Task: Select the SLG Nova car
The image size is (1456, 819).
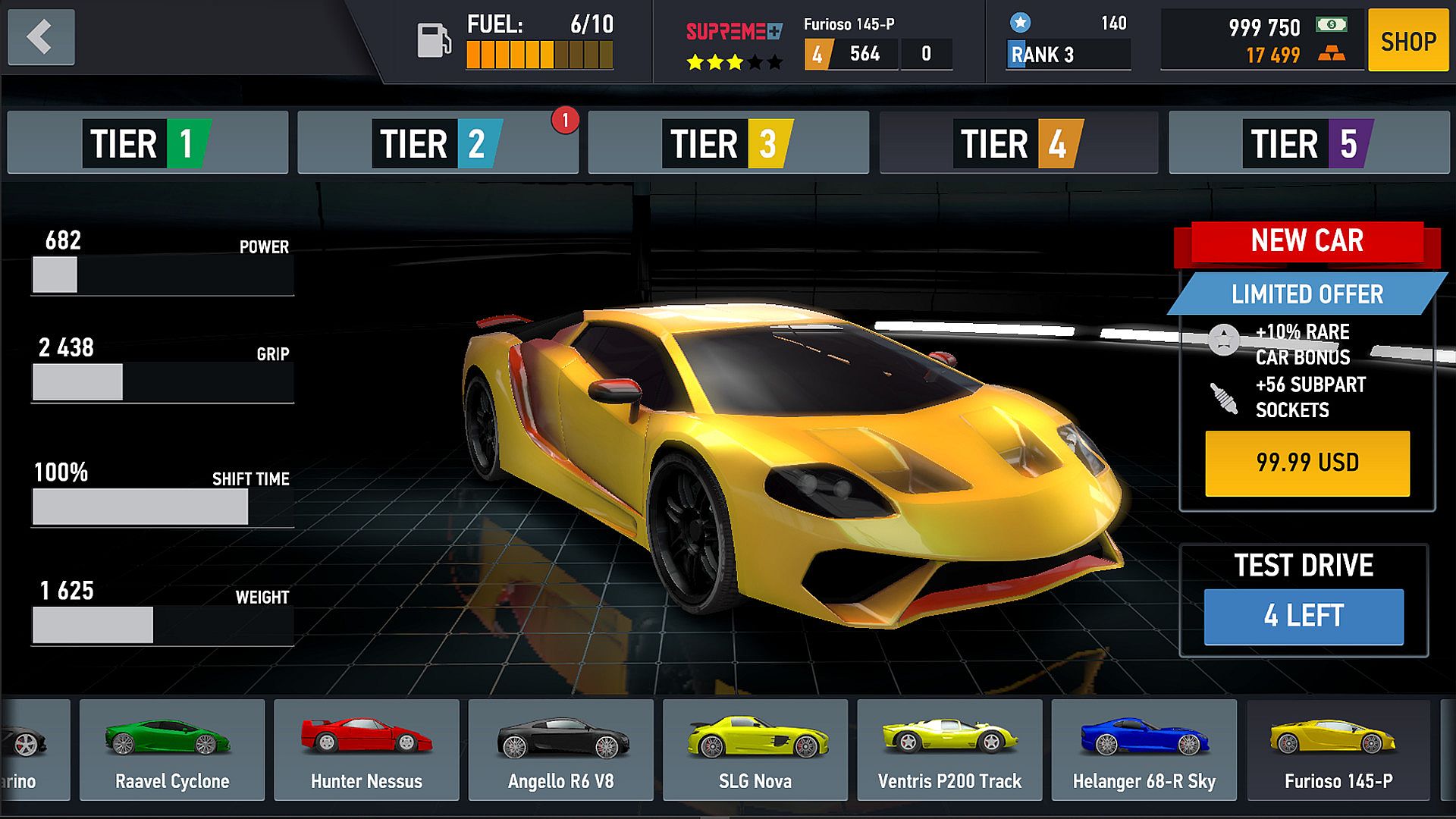Action: 755,749
